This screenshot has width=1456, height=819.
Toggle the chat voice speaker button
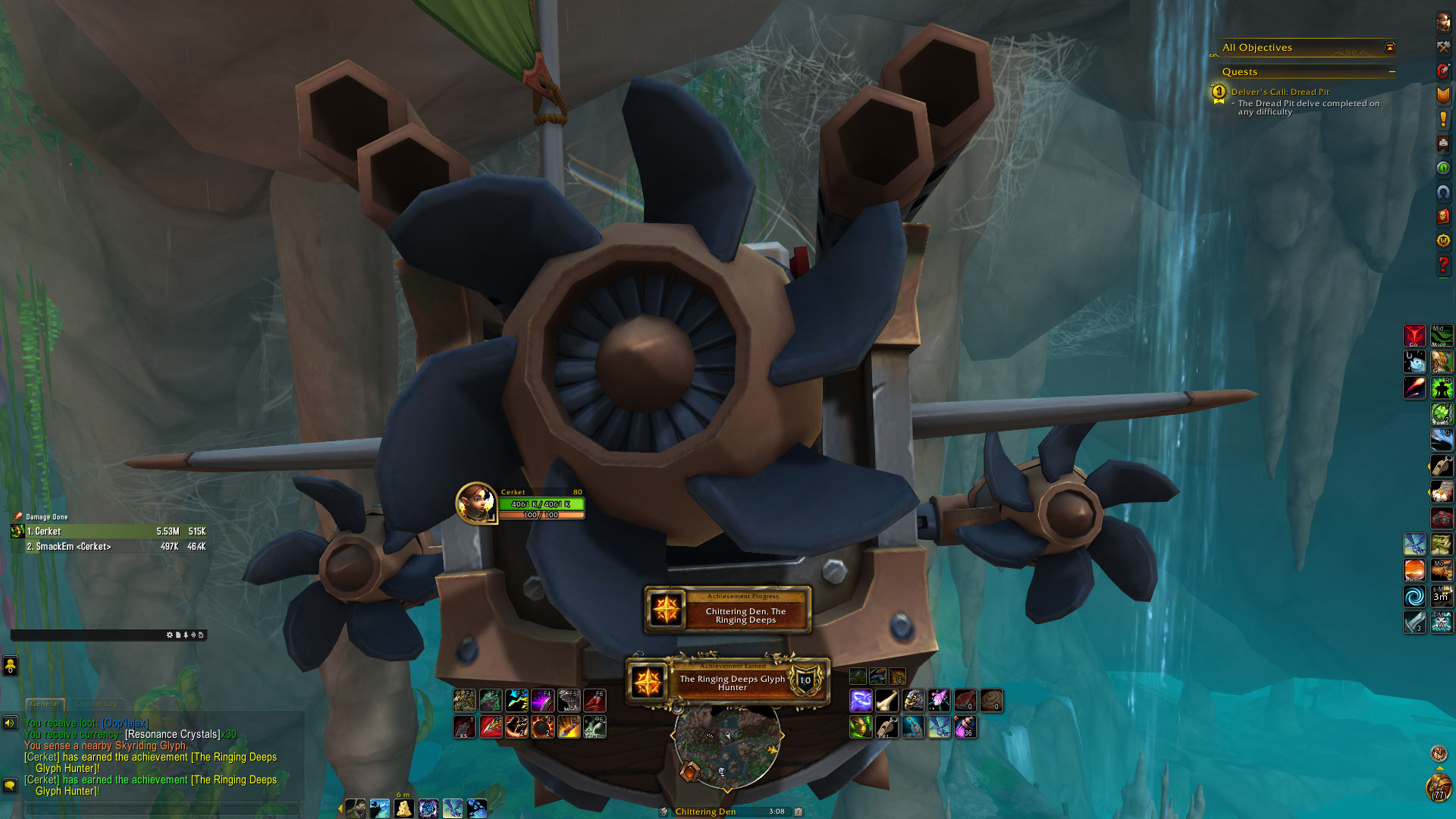[10, 723]
